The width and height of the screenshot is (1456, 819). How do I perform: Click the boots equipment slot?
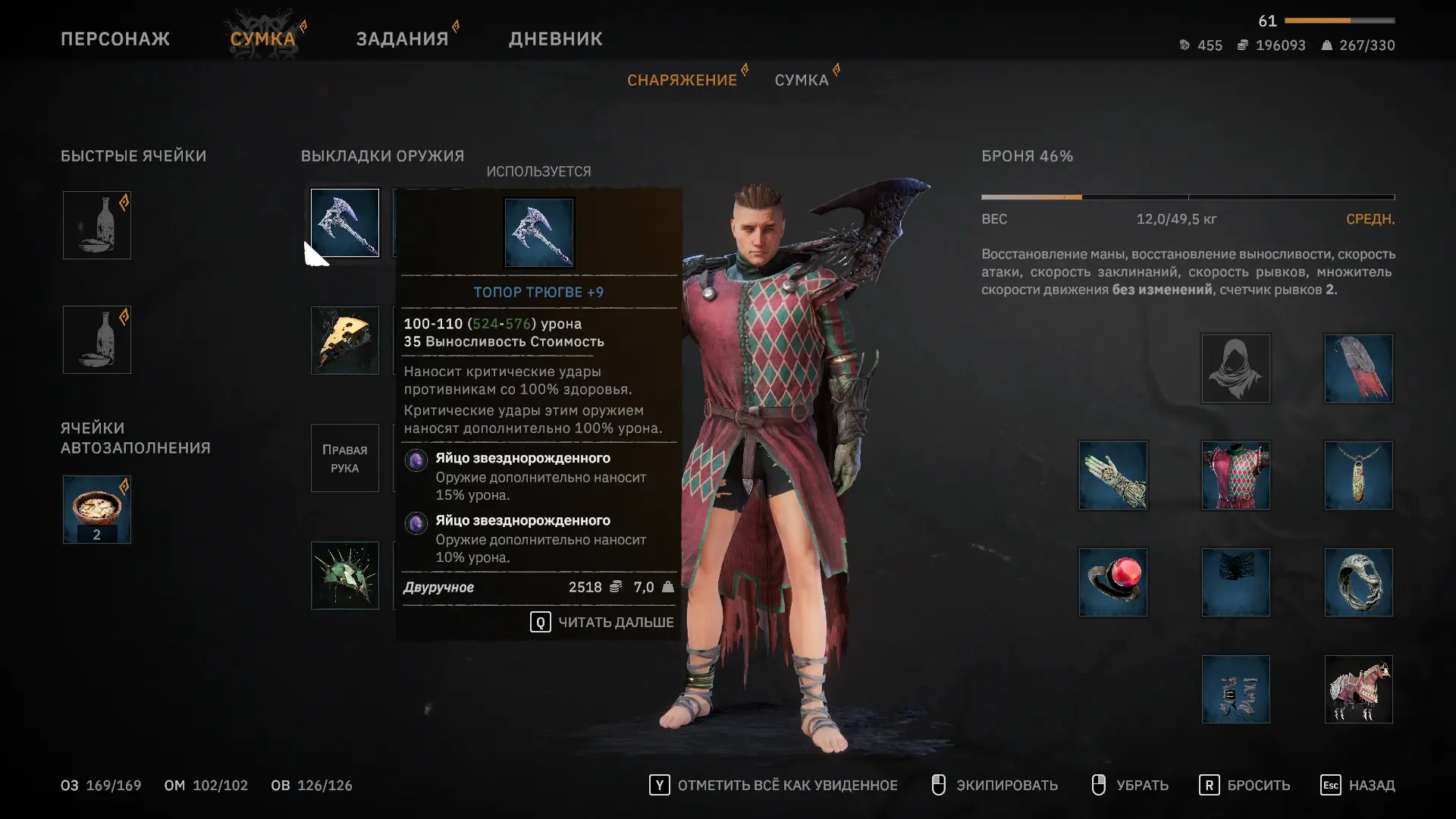click(1235, 689)
